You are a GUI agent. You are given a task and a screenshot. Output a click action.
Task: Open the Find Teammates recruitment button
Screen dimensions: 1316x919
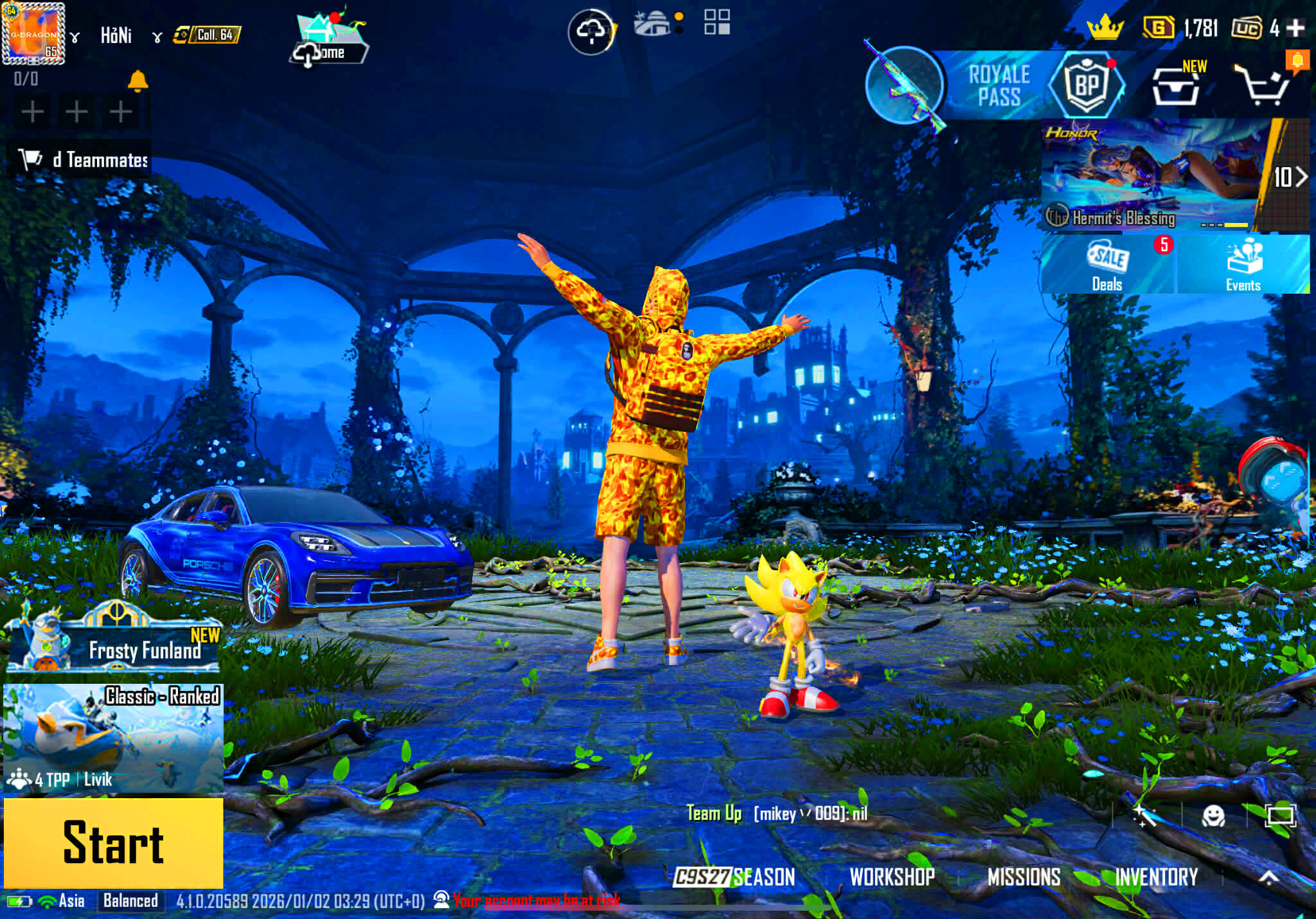[84, 159]
